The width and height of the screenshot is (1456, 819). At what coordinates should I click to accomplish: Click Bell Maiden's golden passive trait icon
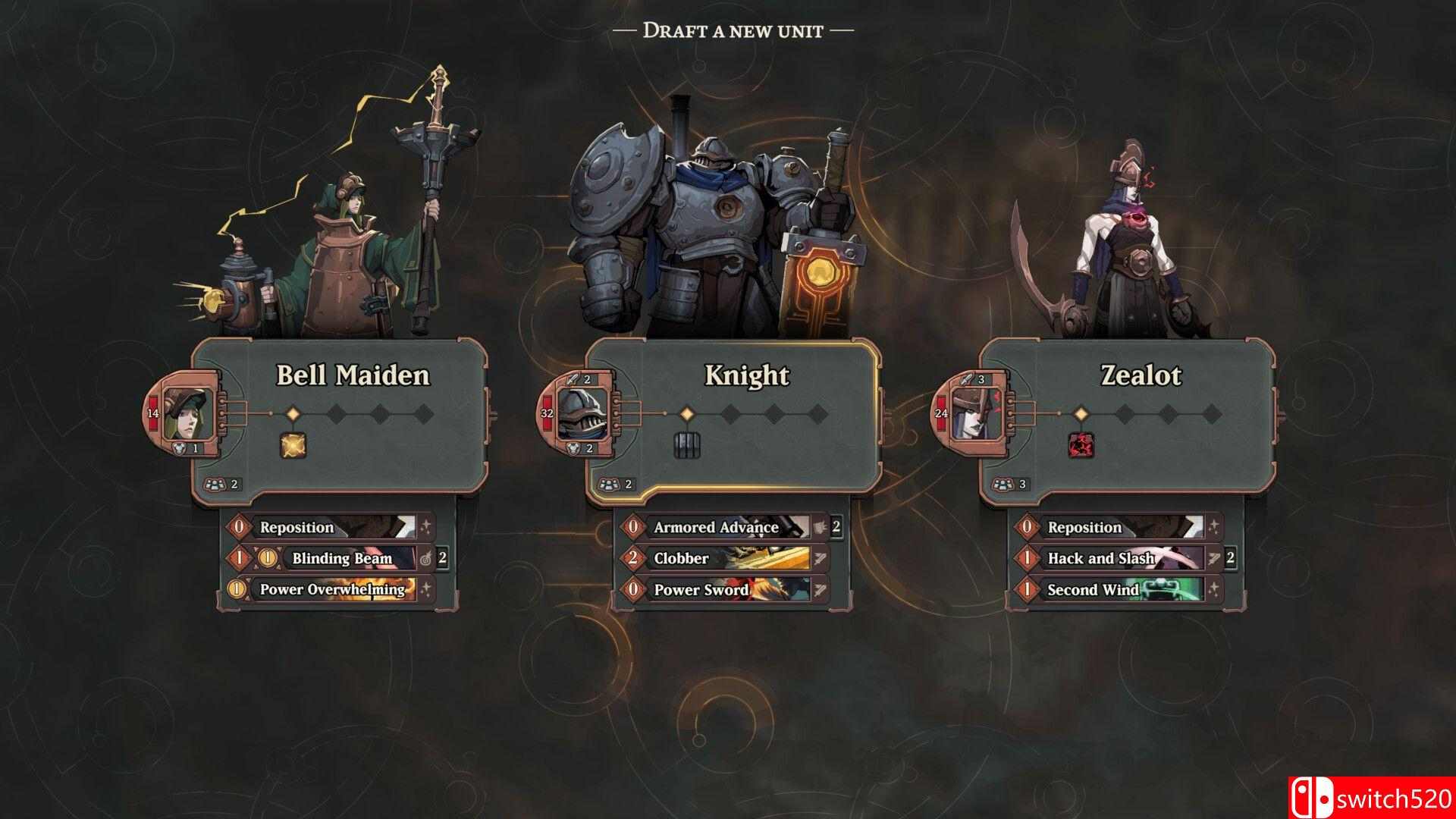[293, 445]
